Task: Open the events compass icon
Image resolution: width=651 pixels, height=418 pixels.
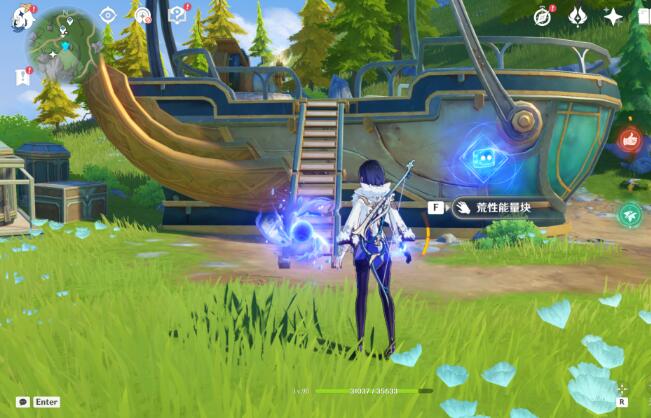Action: coord(543,16)
